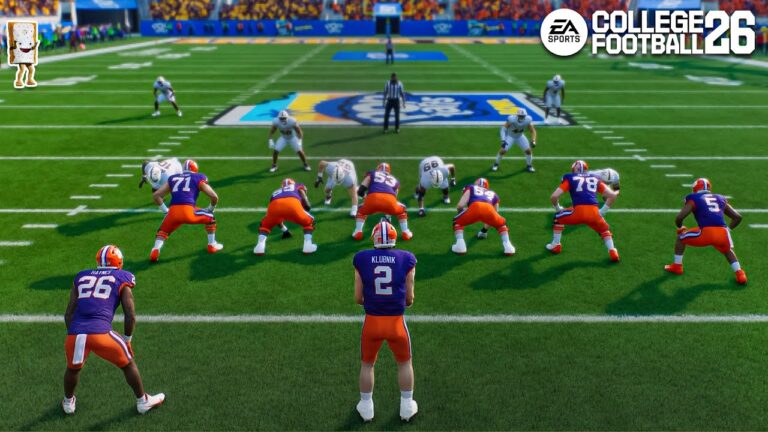
Task: Select the cartoon mascot watermark icon
Action: tap(23, 52)
